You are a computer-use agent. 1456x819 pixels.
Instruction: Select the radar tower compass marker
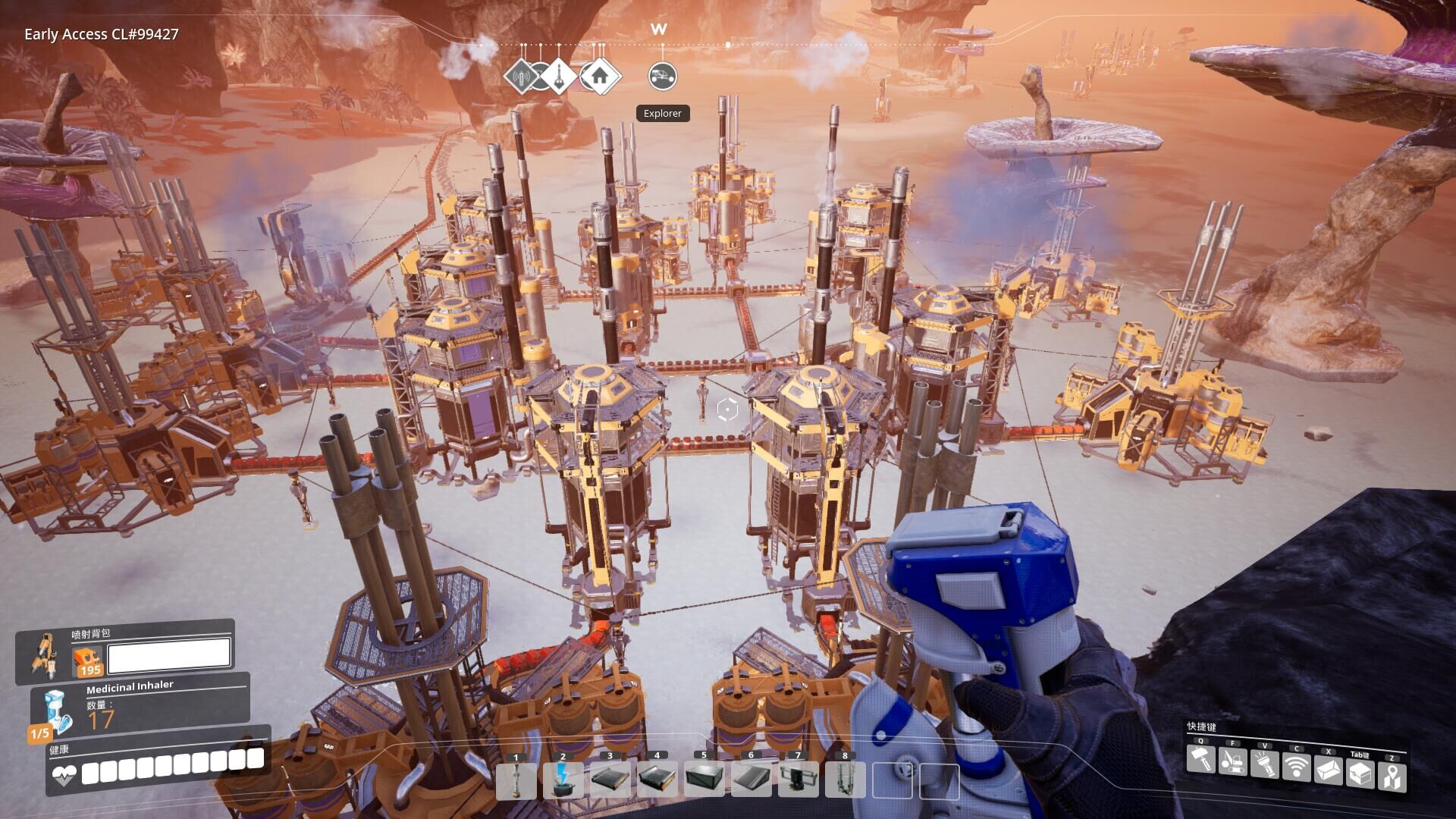click(x=521, y=77)
